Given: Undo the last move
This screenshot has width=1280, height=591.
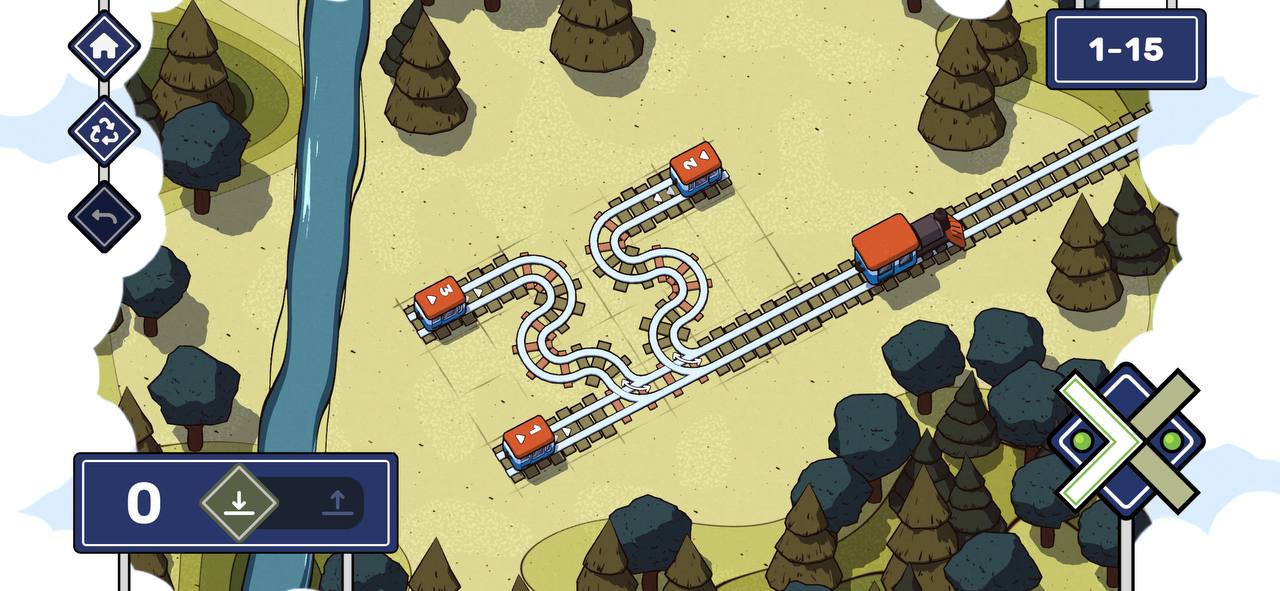Looking at the screenshot, I should (104, 216).
